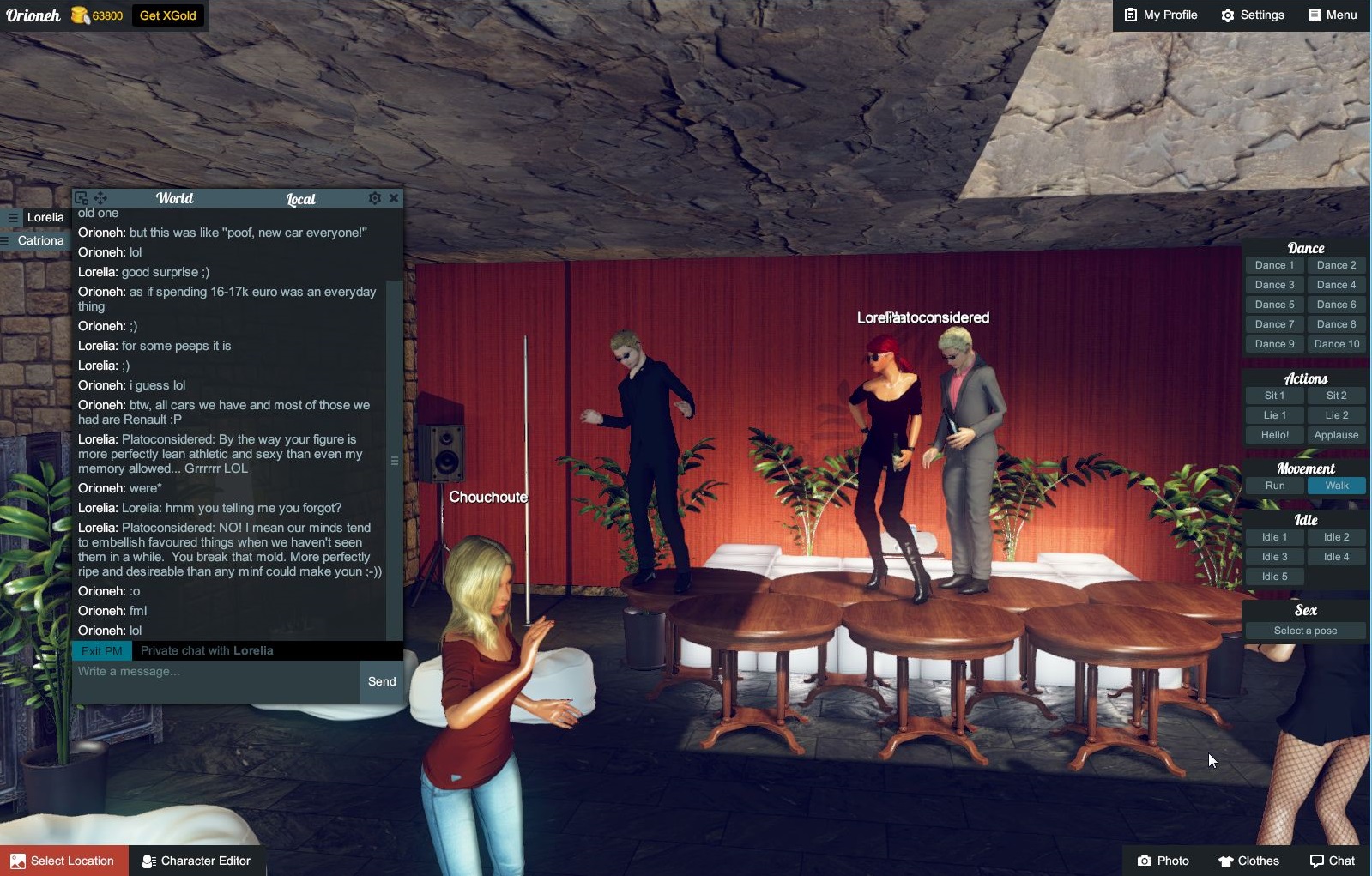The width and height of the screenshot is (1372, 876).
Task: Click the Get XGold button
Action: [x=168, y=15]
